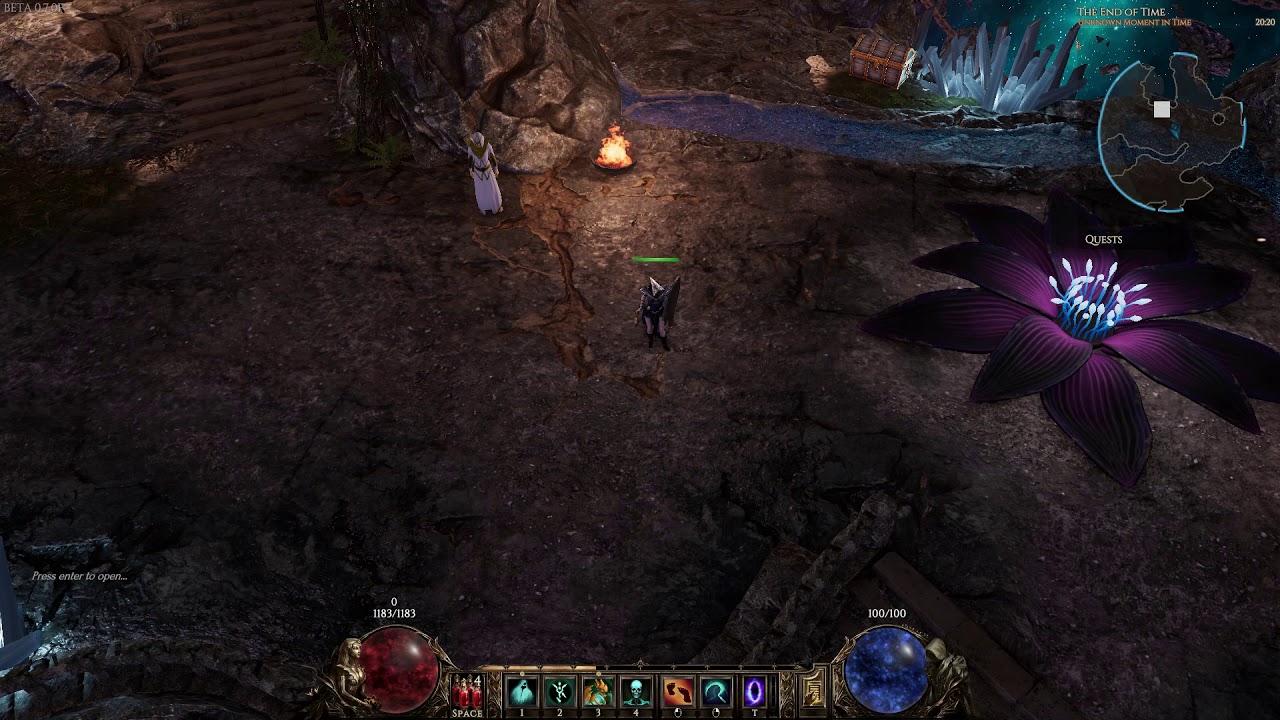The height and width of the screenshot is (720, 1280).
Task: Cast the green glowing figure skill in slot 2
Action: click(x=560, y=691)
